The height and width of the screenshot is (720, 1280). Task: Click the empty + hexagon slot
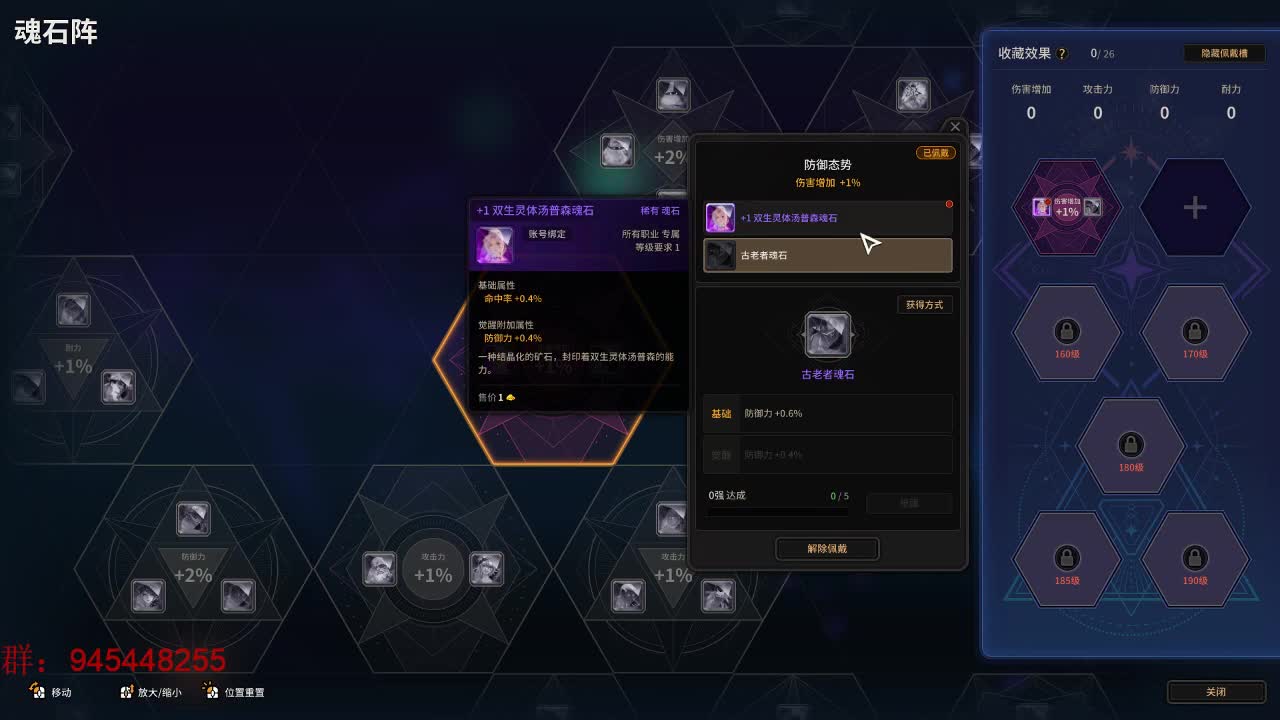[1196, 208]
